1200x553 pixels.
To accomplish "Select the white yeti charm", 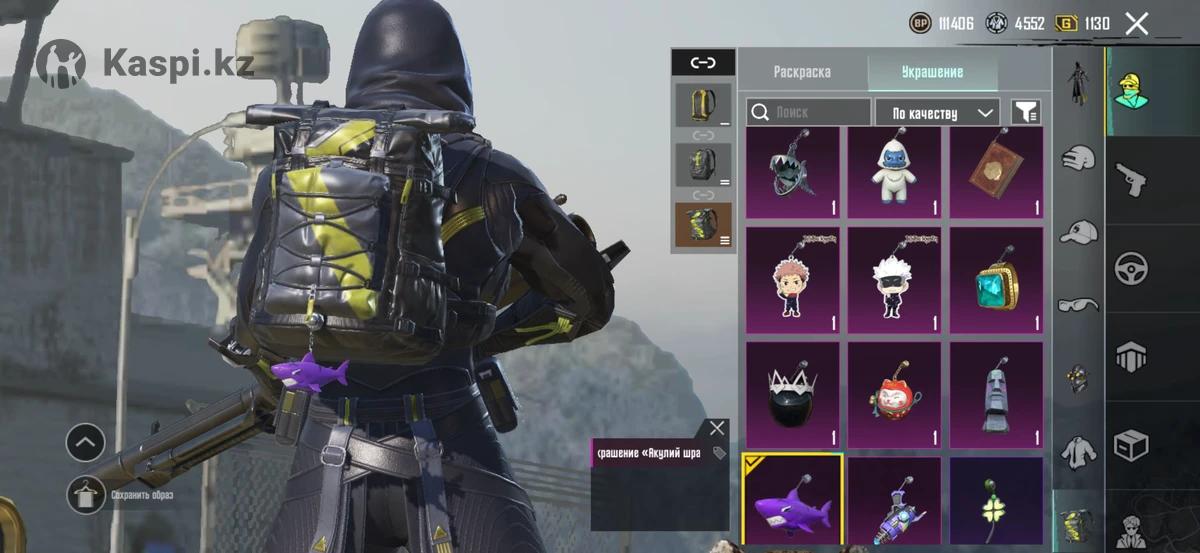I will coord(895,172).
